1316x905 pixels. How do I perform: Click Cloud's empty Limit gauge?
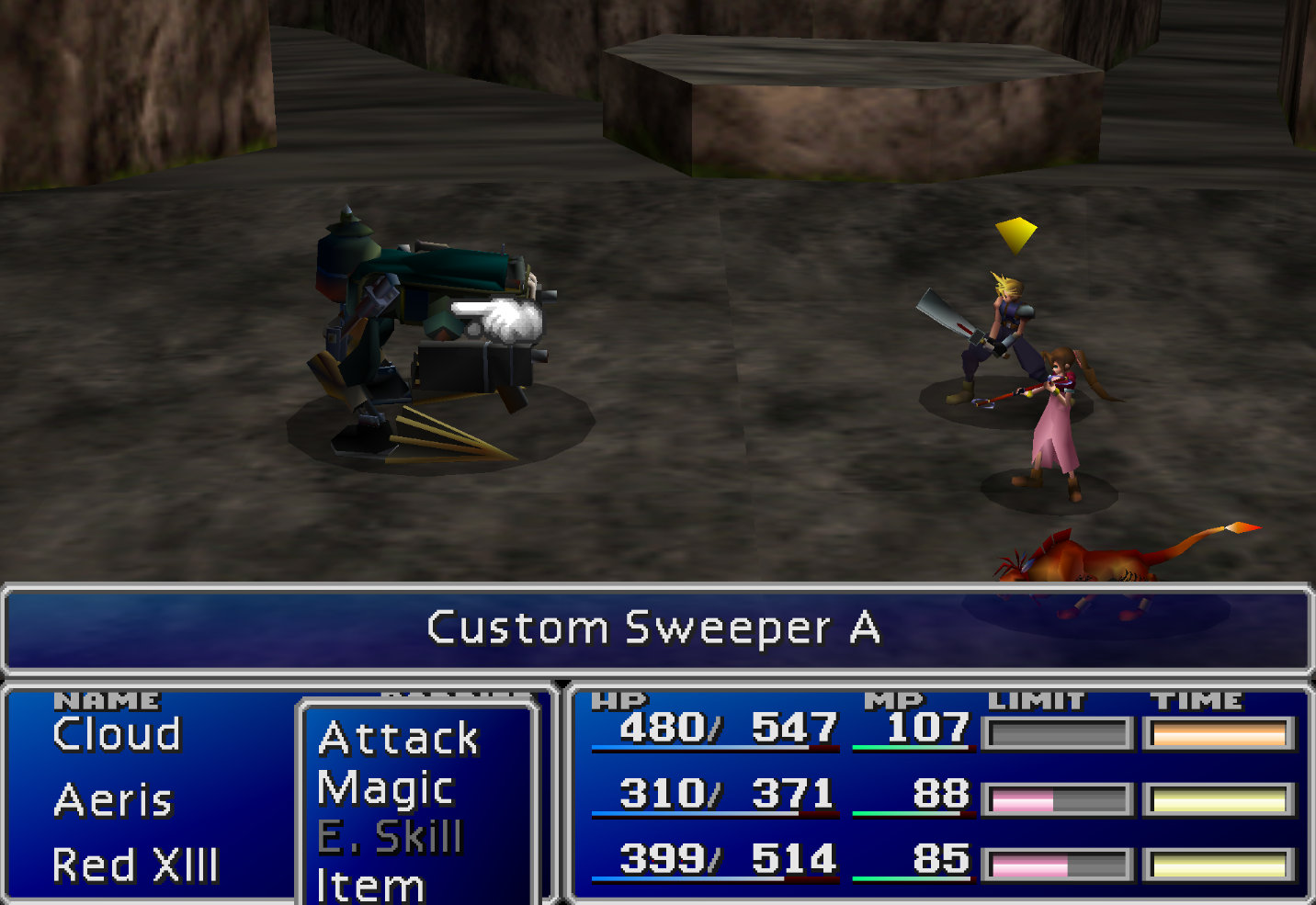pyautogui.click(x=1058, y=731)
